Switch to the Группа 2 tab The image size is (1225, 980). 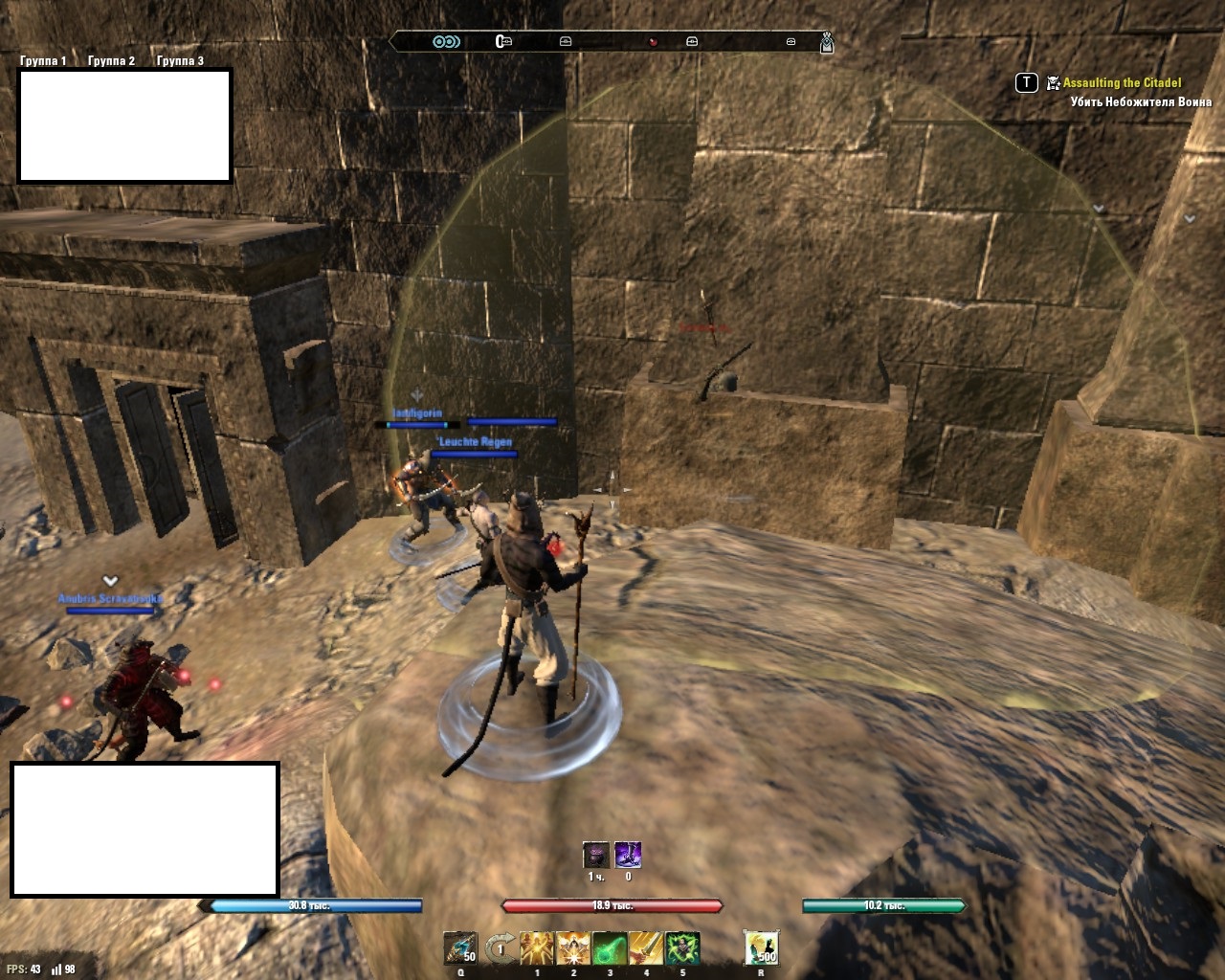coord(111,61)
